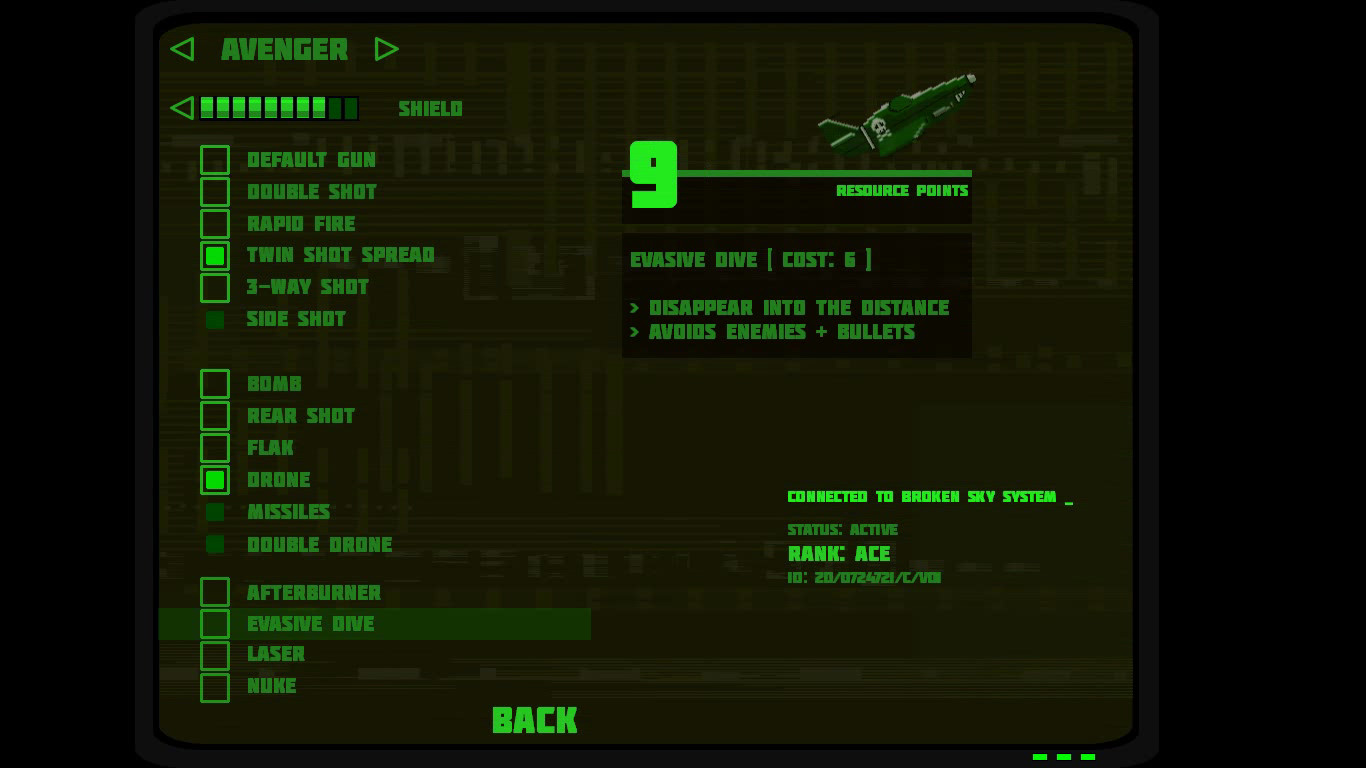1366x768 pixels.
Task: Click the left arrow beside AVENGER
Action: (182, 49)
